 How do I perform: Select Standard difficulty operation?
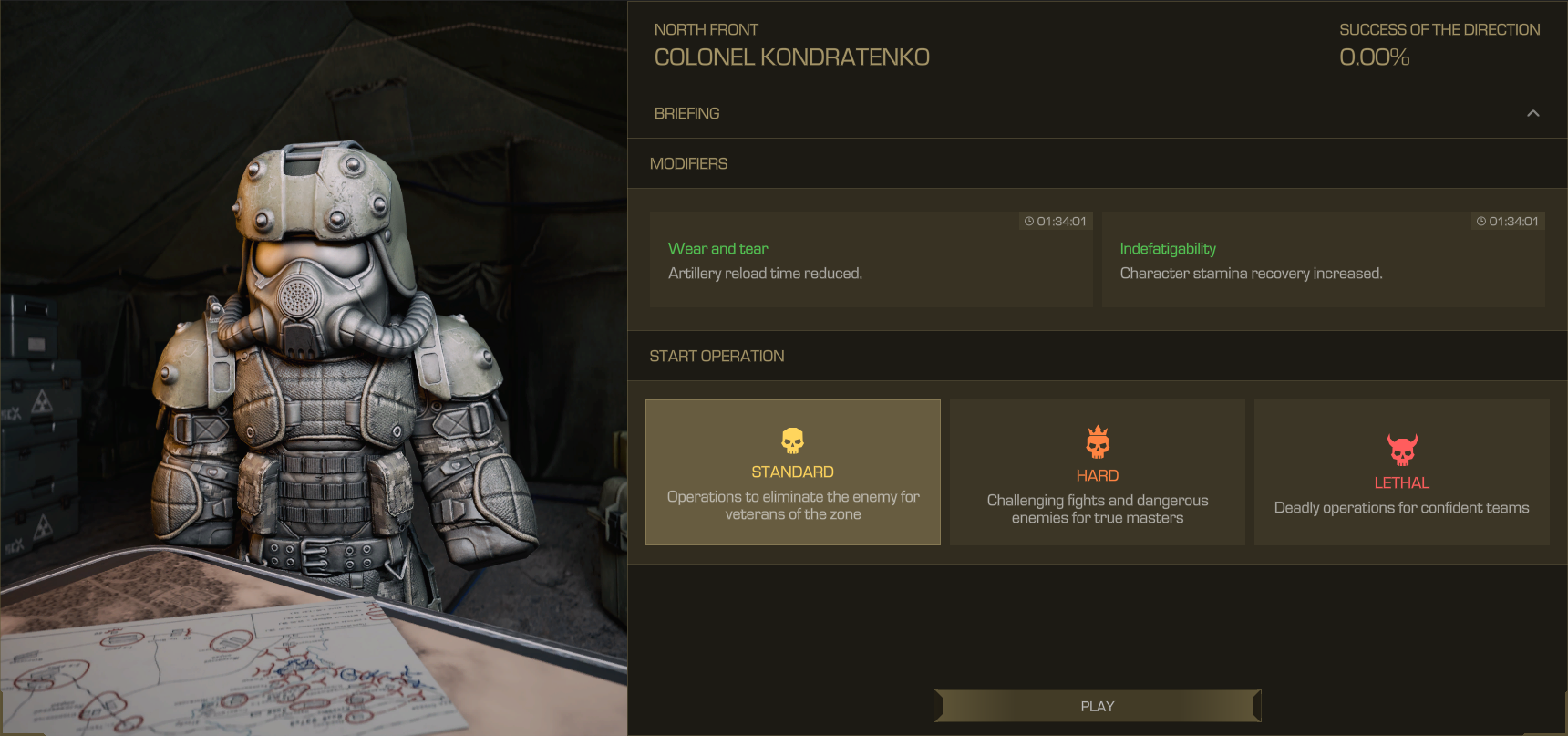click(x=792, y=472)
